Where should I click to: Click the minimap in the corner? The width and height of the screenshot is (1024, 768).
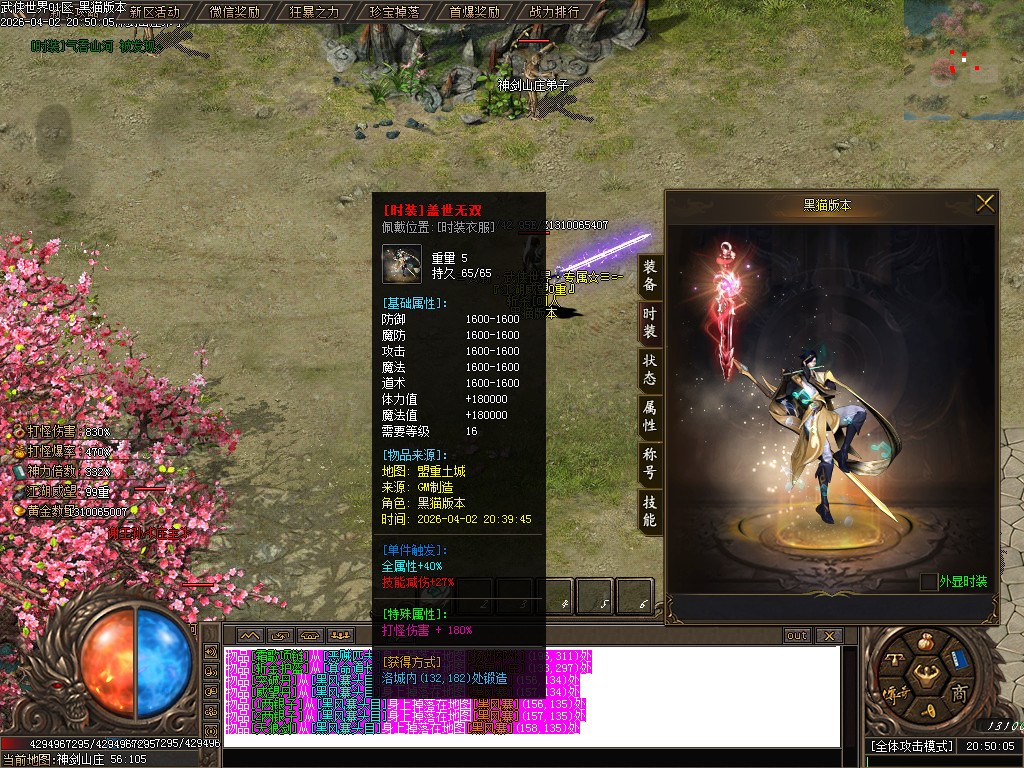pyautogui.click(x=962, y=60)
